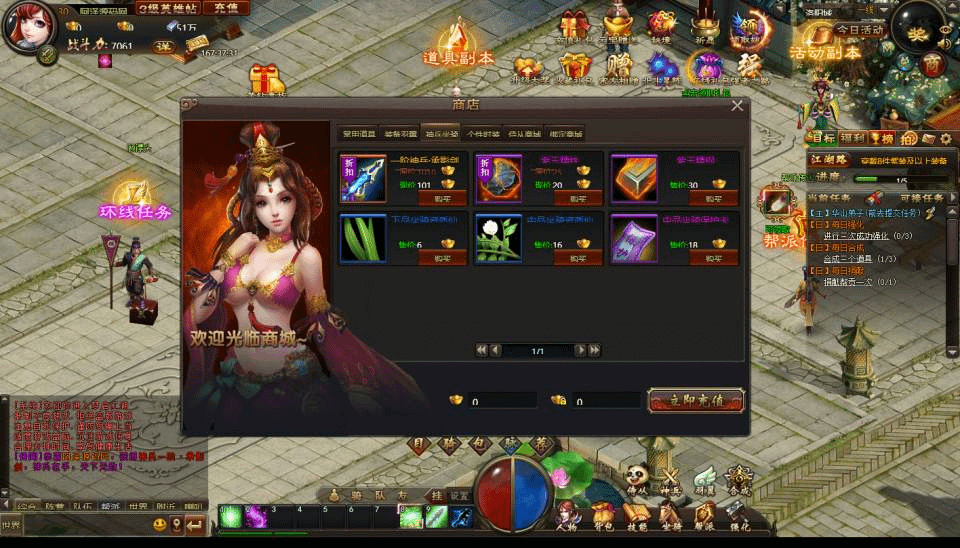Click the round 奖 reward button
Viewport: 960px width, 548px height.
(x=918, y=33)
